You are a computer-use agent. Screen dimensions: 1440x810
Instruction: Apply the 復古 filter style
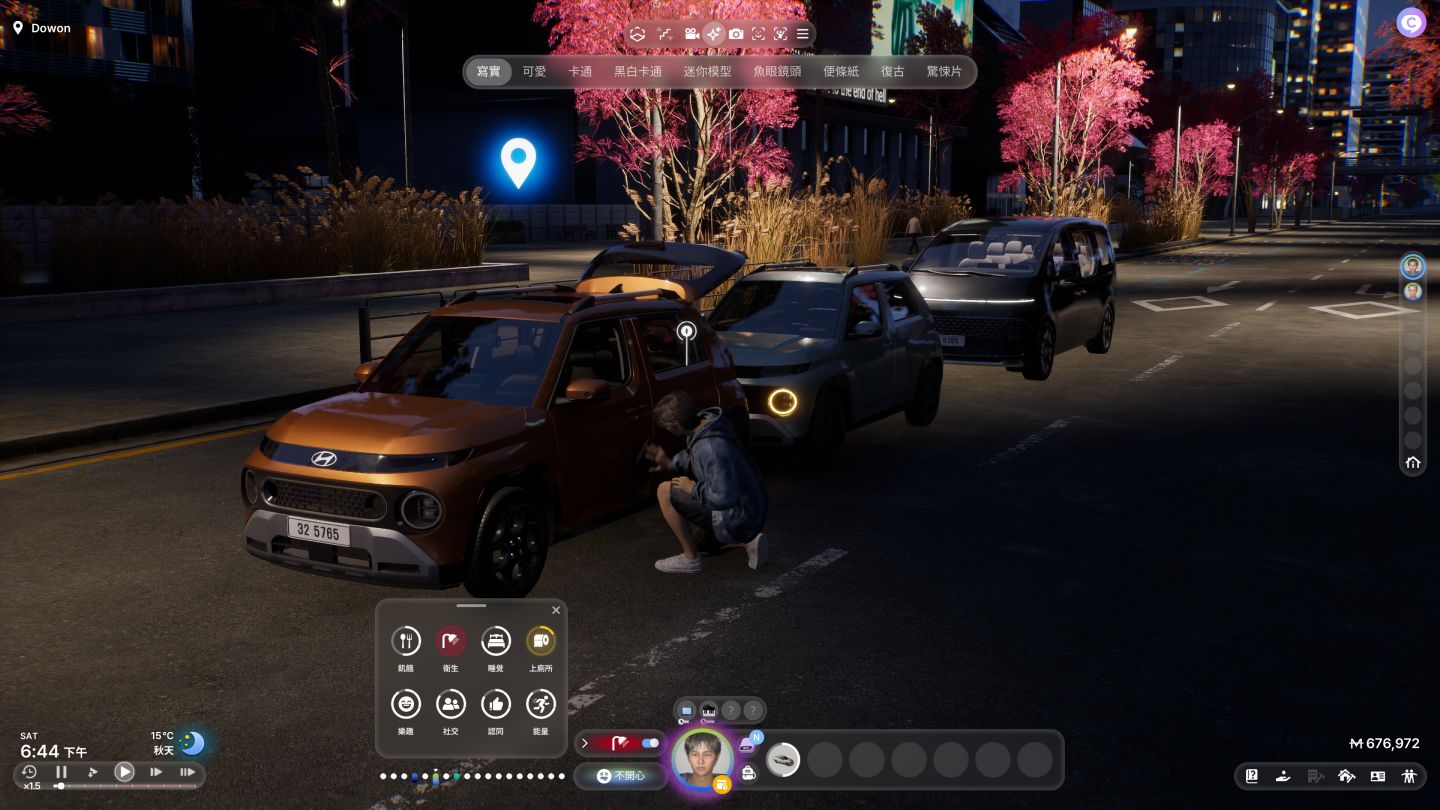892,72
